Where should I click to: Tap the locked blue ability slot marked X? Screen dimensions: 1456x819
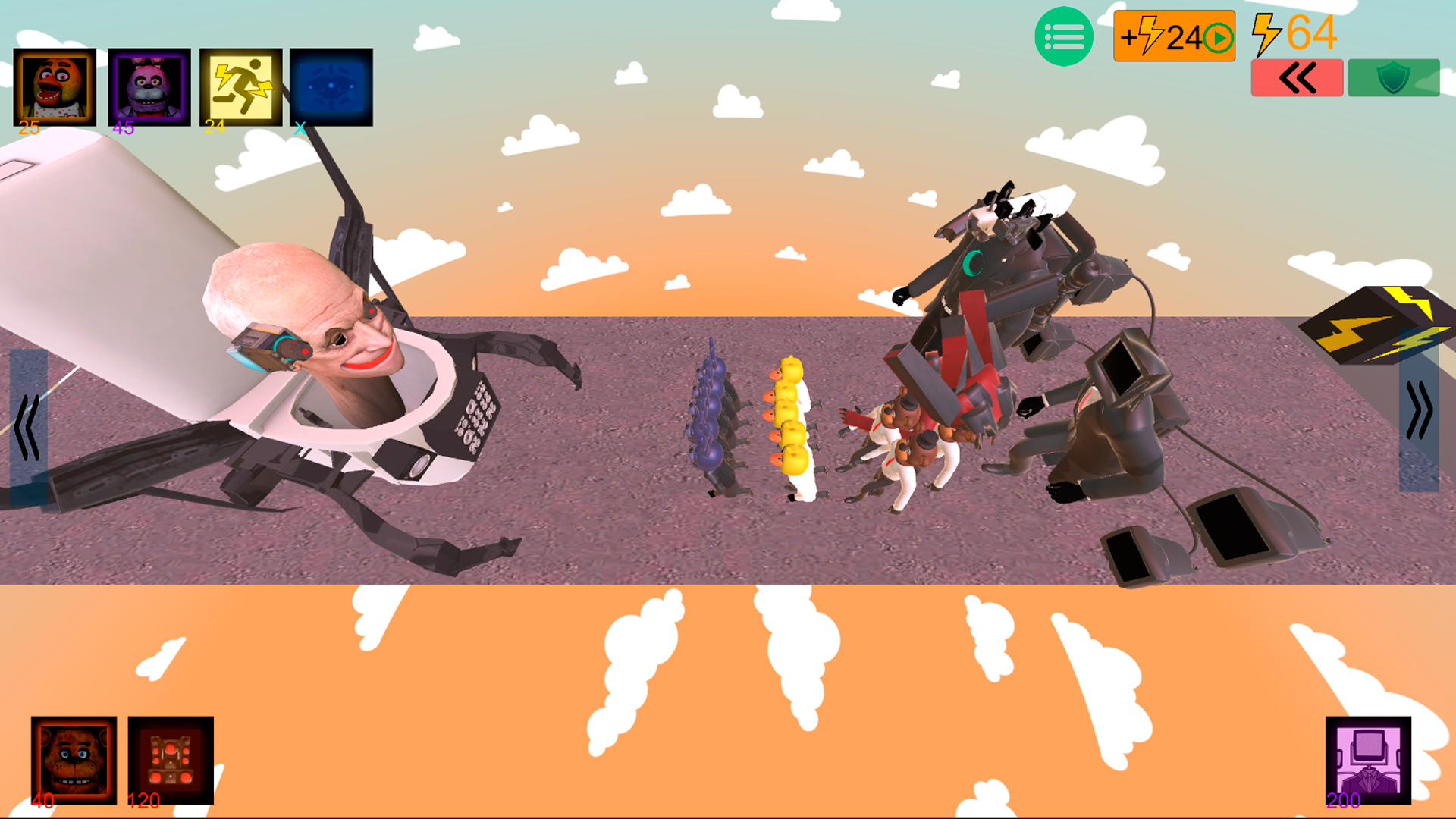331,86
